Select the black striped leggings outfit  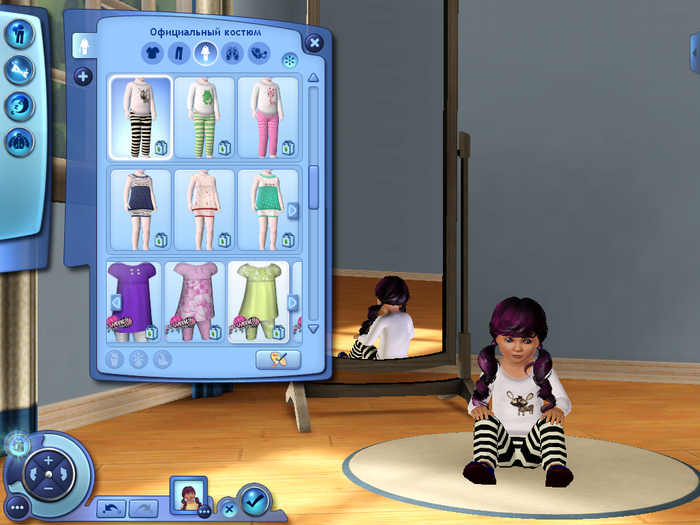tap(139, 116)
